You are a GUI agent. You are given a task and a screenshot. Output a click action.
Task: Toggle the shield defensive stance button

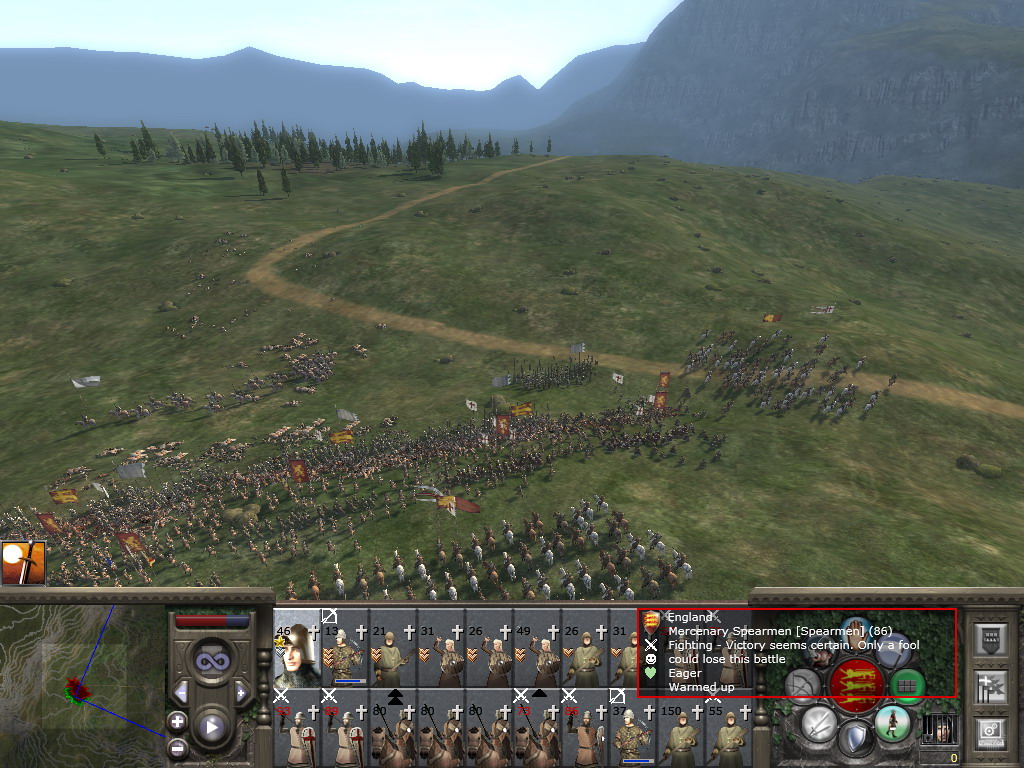pos(854,740)
